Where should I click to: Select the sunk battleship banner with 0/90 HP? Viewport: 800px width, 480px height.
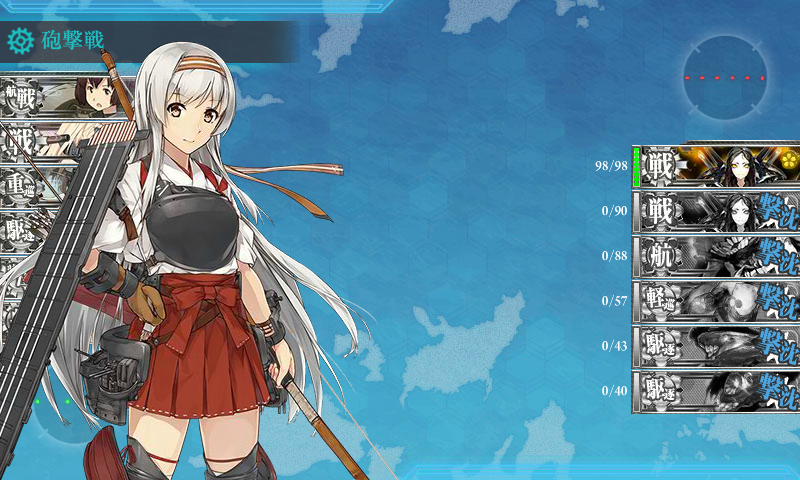pyautogui.click(x=716, y=210)
